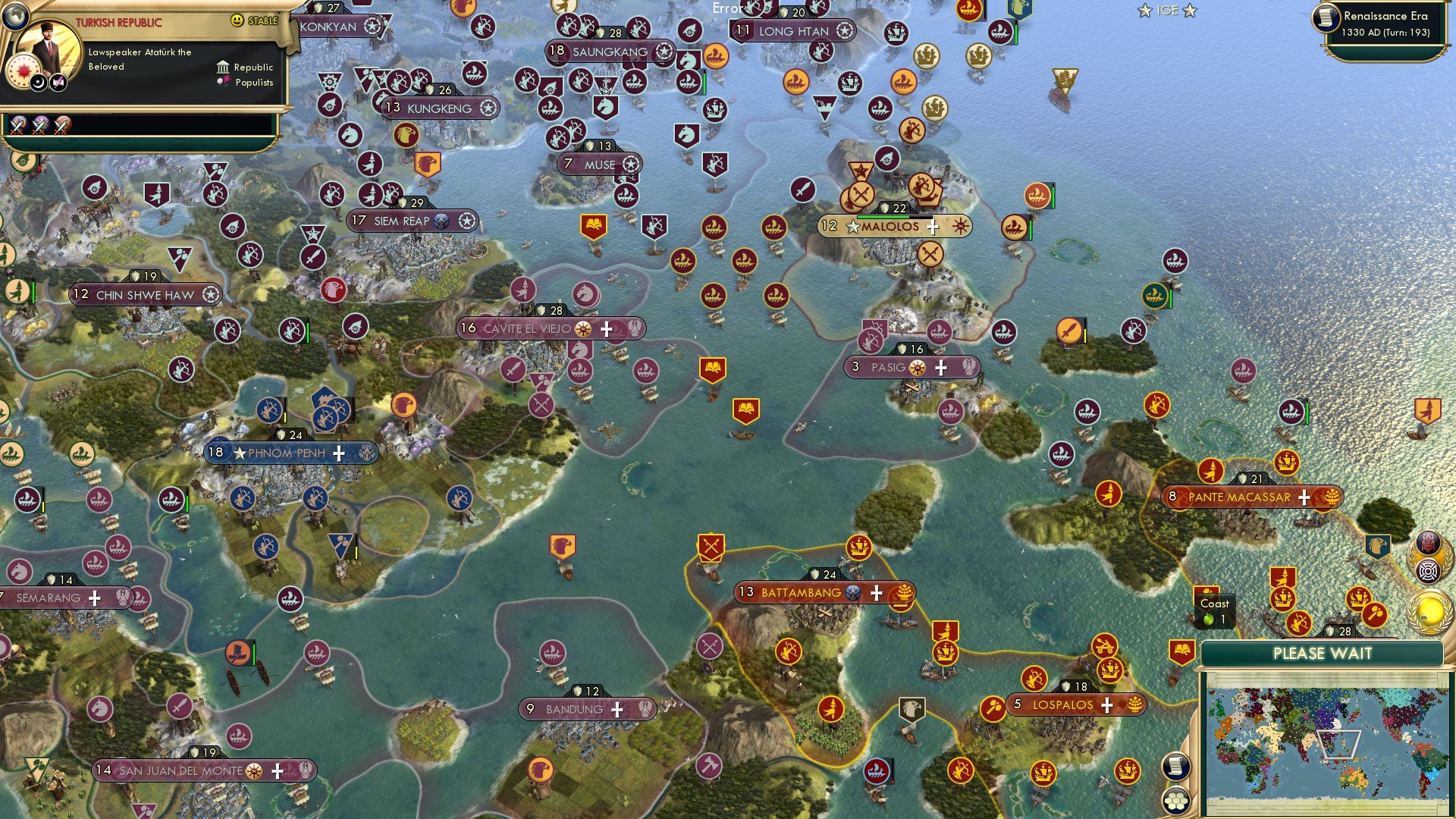Open the diplomacy globe icon at top left

(x=15, y=15)
